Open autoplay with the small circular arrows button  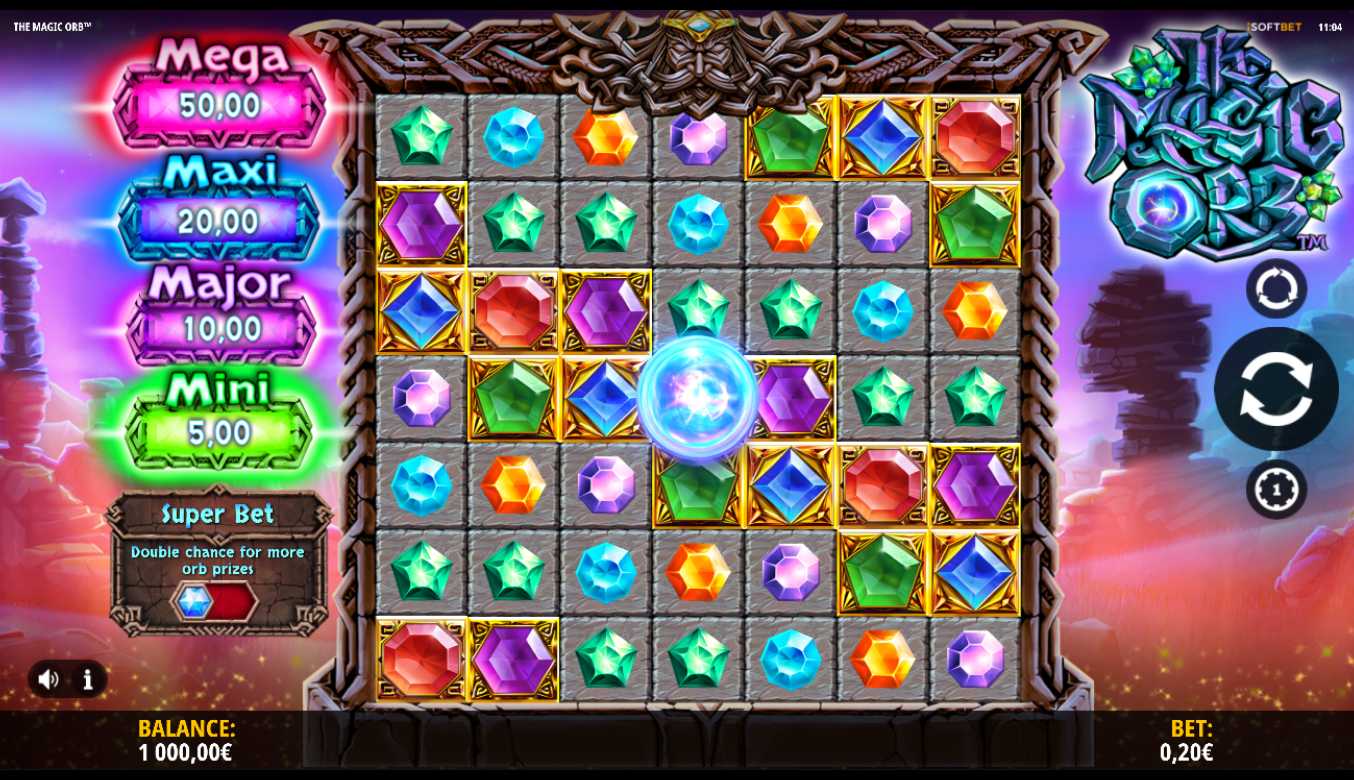1276,288
